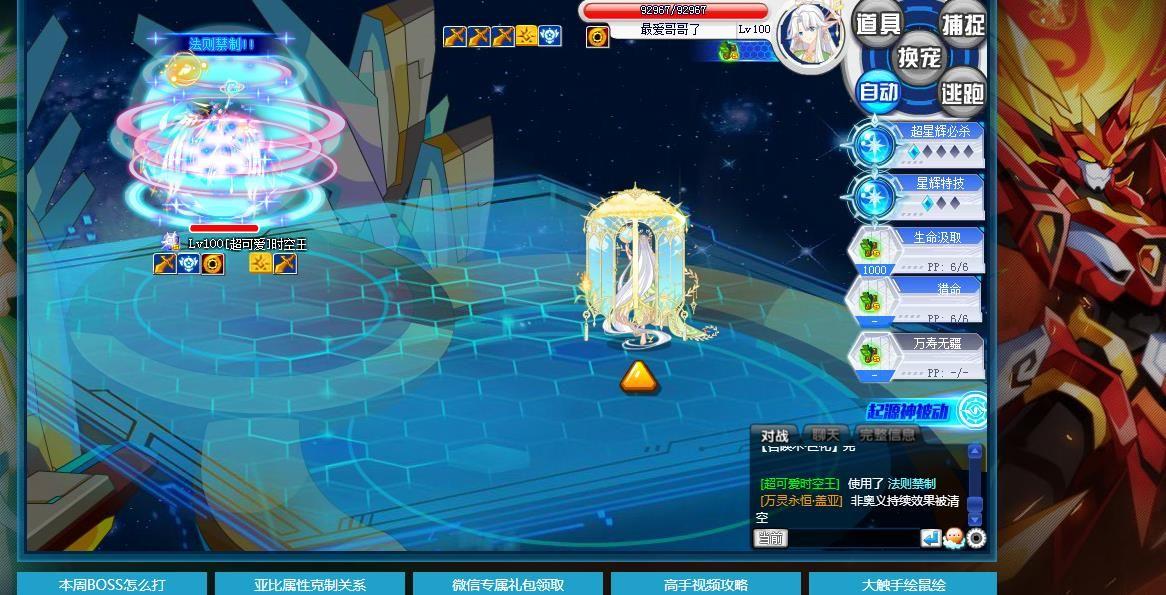
Task: Open the 亚比属性克制关系 link below the game
Action: click(x=309, y=584)
